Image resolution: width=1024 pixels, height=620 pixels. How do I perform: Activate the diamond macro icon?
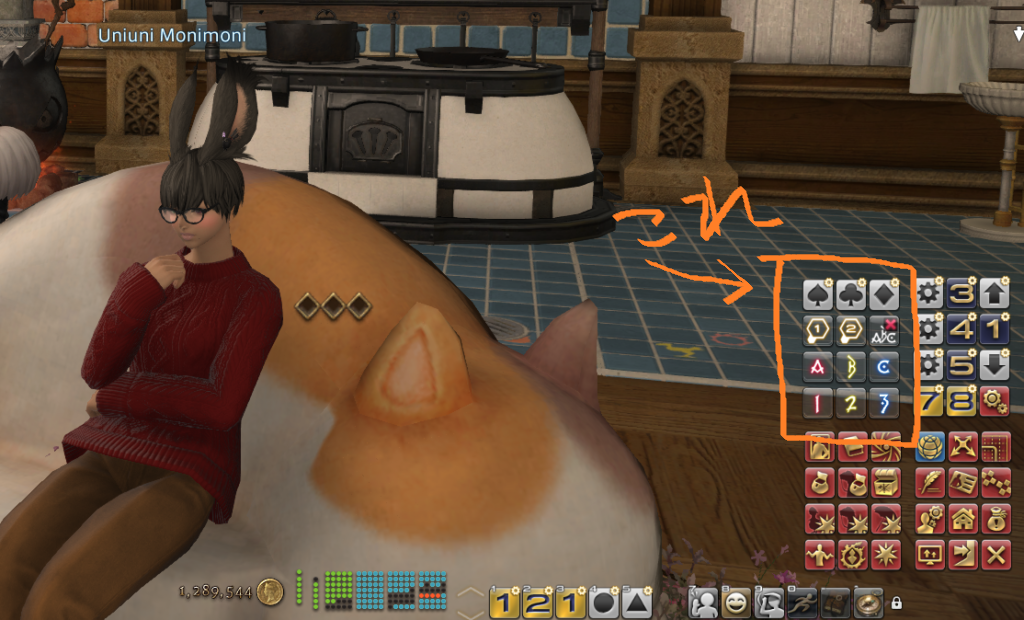coord(884,295)
